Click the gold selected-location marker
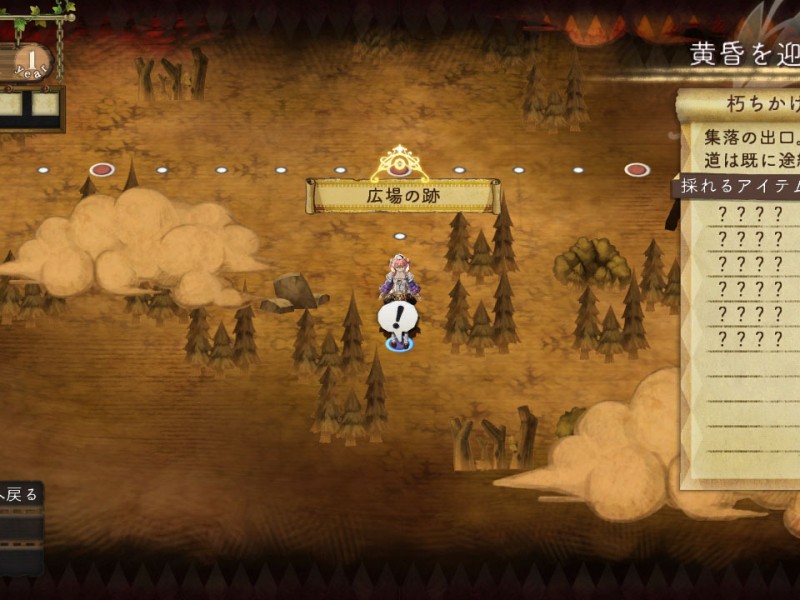This screenshot has height=600, width=800. point(400,163)
